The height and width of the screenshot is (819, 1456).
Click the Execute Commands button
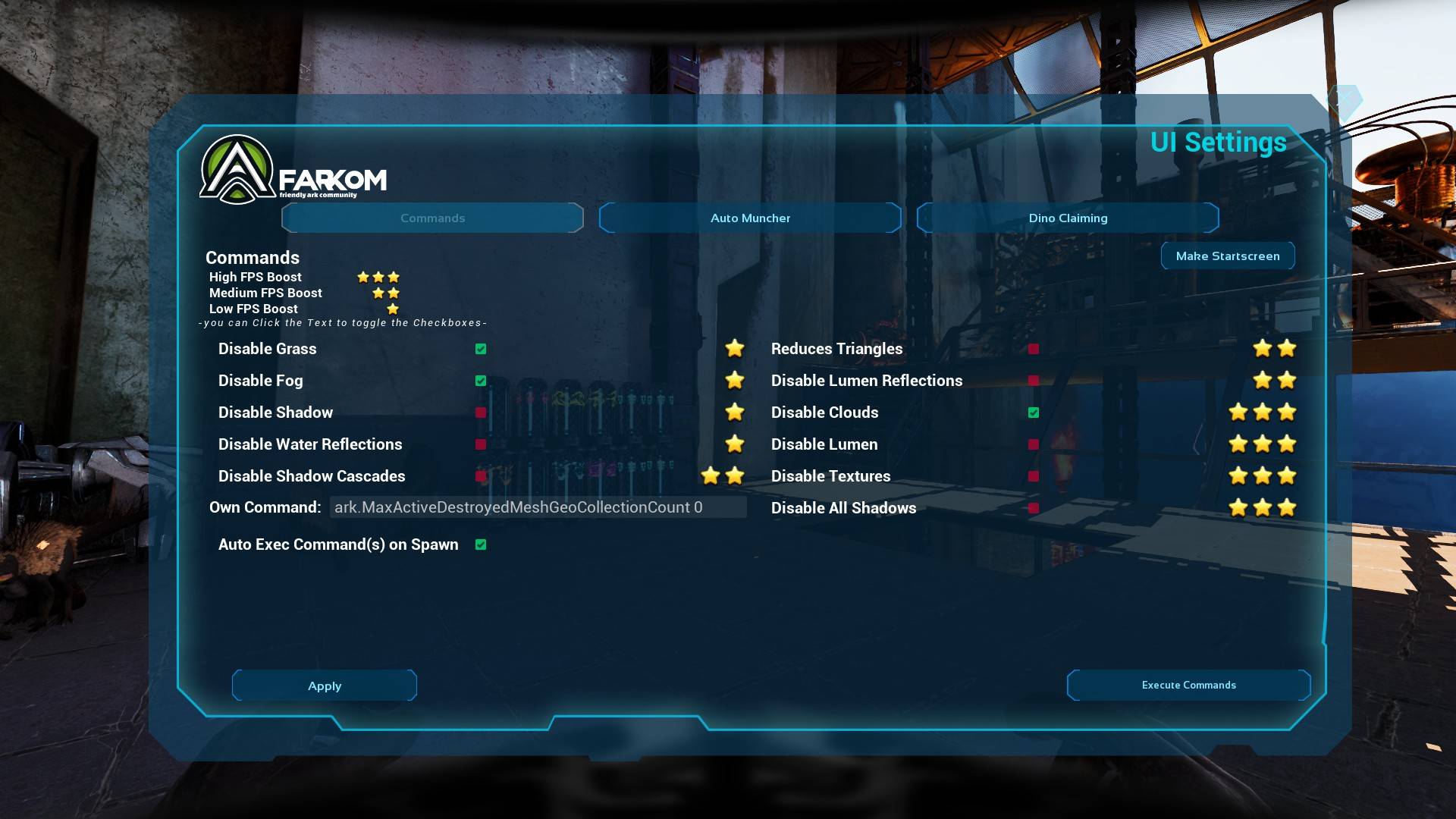pos(1188,685)
